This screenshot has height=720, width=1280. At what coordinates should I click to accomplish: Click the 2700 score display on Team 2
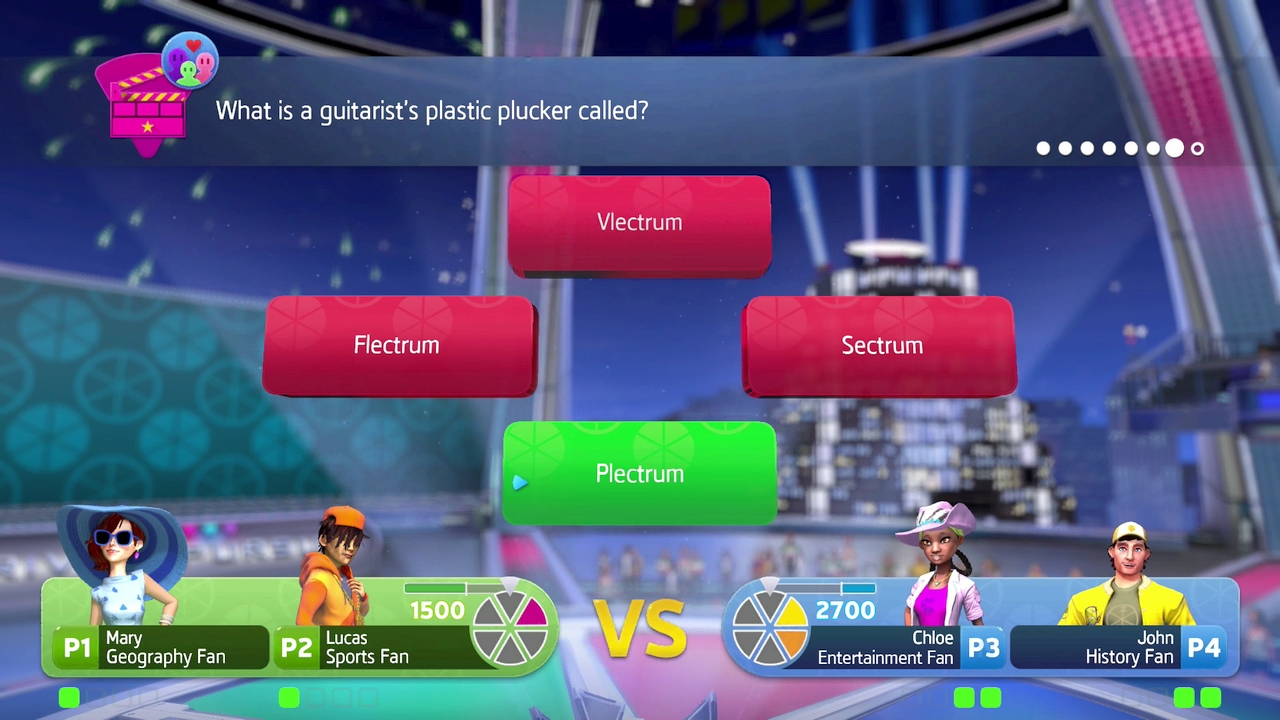pyautogui.click(x=843, y=610)
